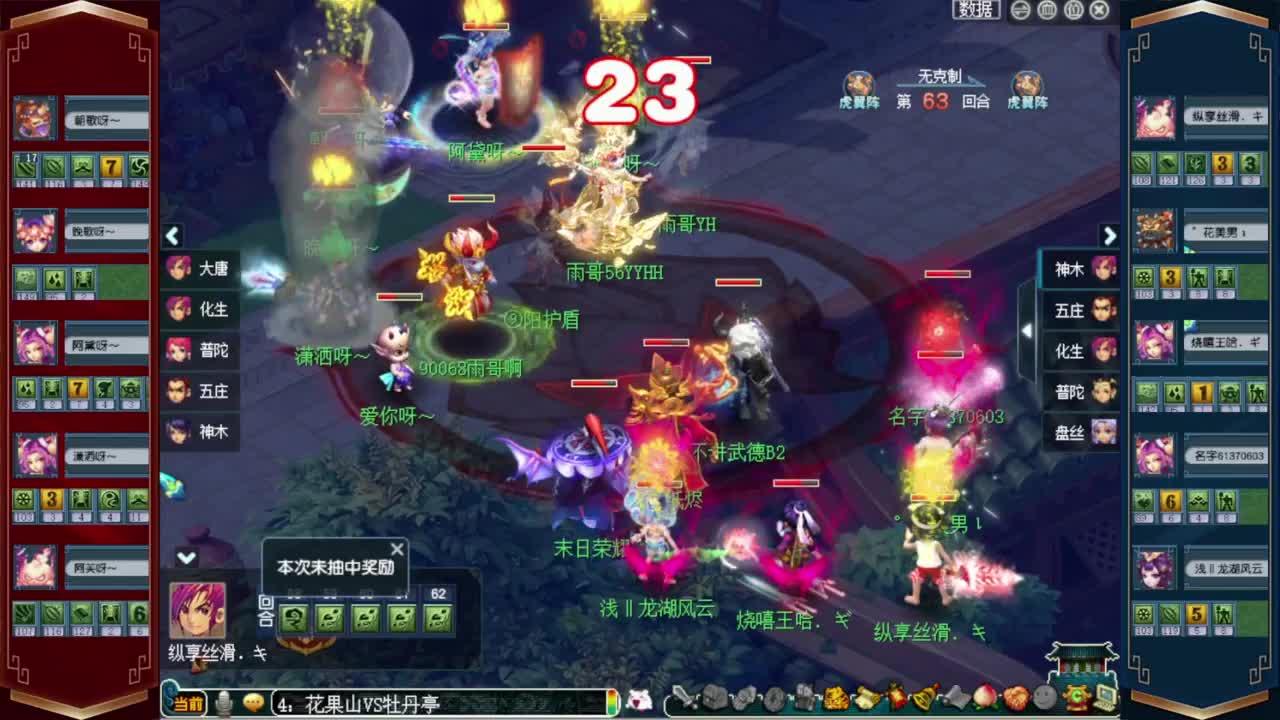1280x720 pixels.
Task: Click the golden bell icon in the toolbar
Action: click(924, 702)
